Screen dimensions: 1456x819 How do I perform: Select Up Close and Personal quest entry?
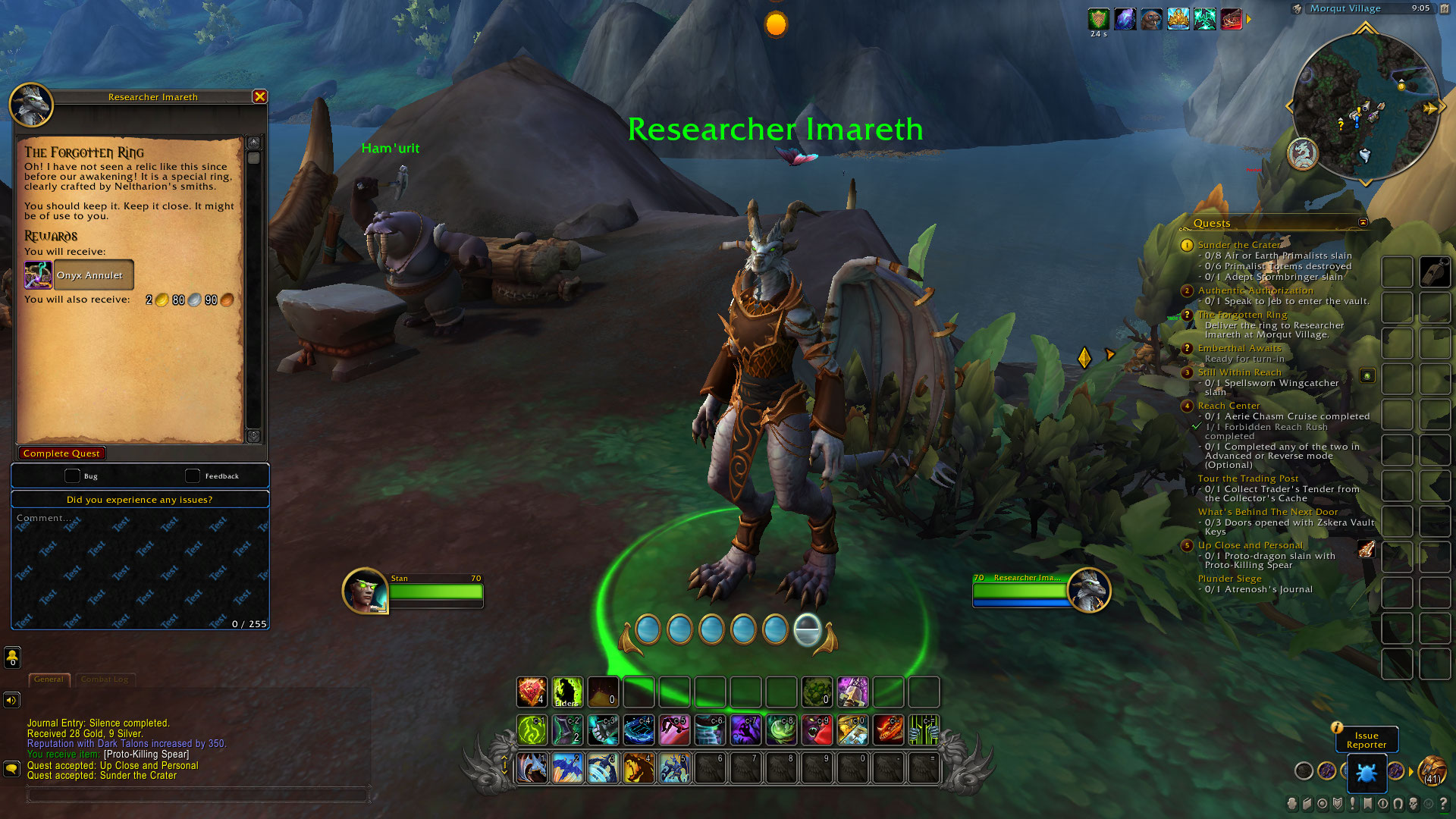[1250, 545]
